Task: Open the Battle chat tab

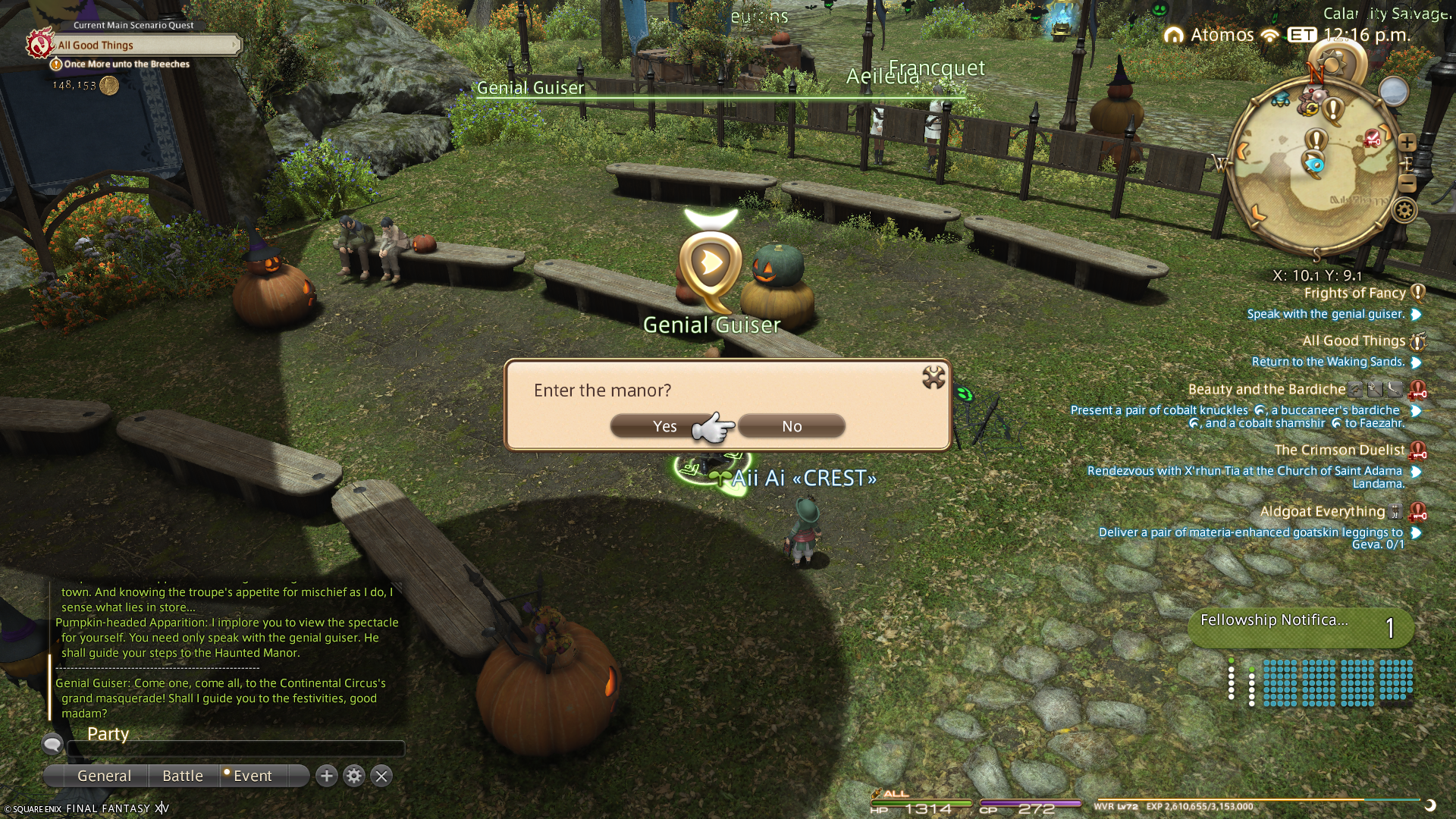Action: [183, 776]
